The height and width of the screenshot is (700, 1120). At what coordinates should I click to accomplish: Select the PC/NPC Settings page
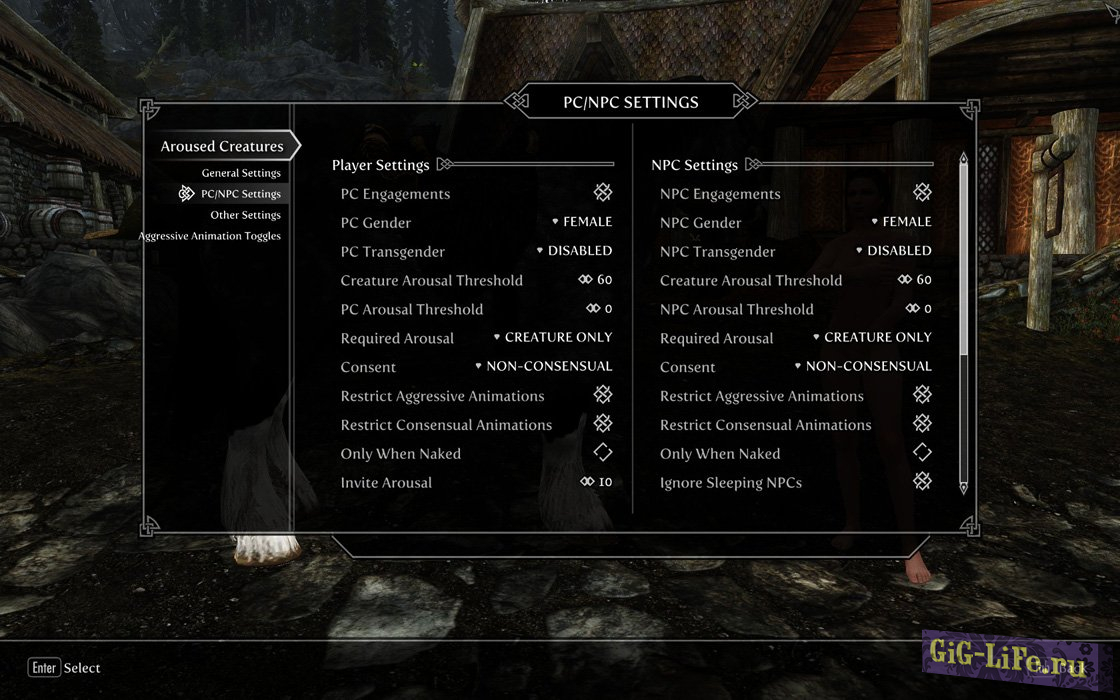240,194
